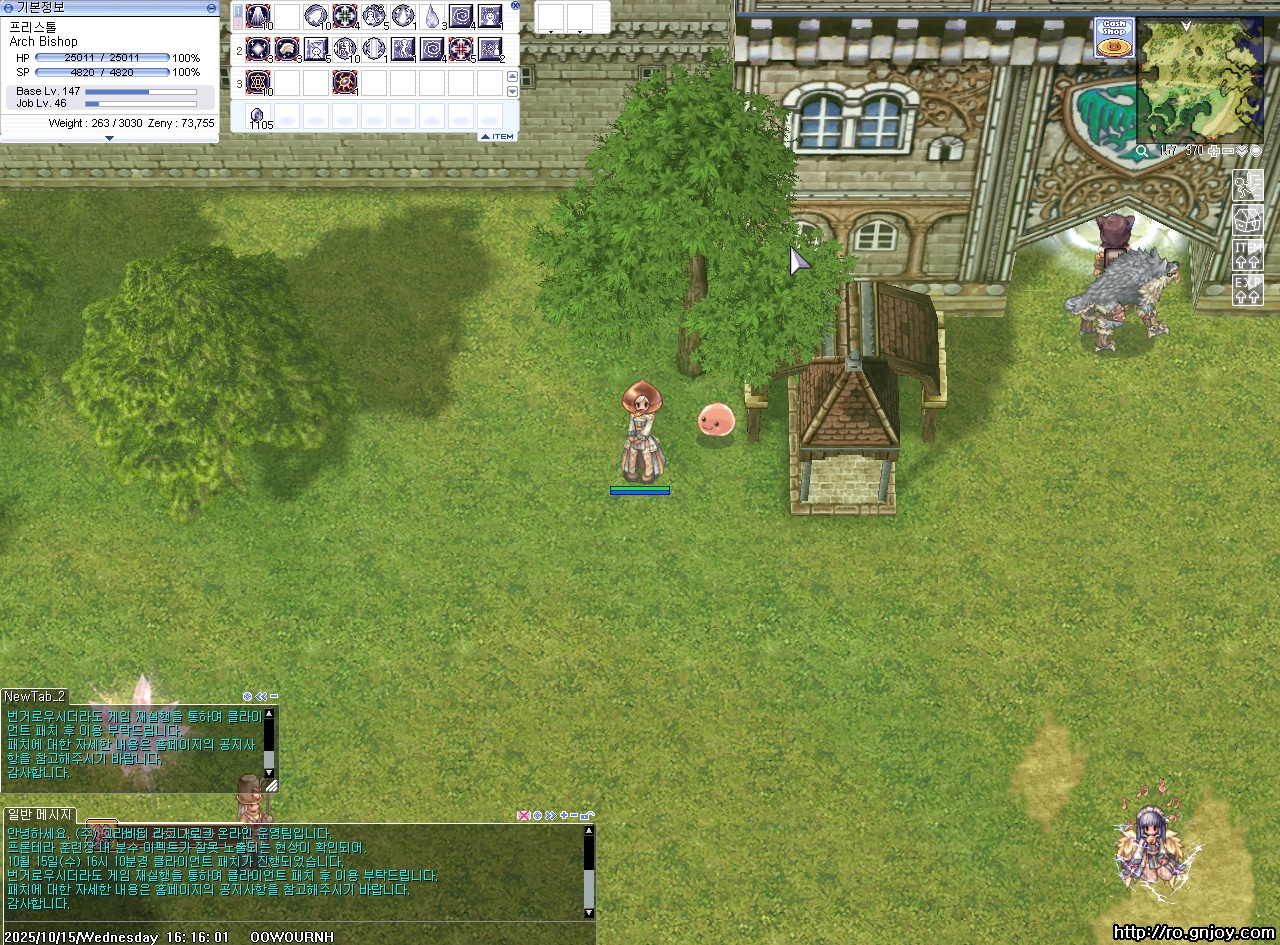The height and width of the screenshot is (945, 1280).
Task: Zoom in the minimap with the plus button
Action: 1214,151
